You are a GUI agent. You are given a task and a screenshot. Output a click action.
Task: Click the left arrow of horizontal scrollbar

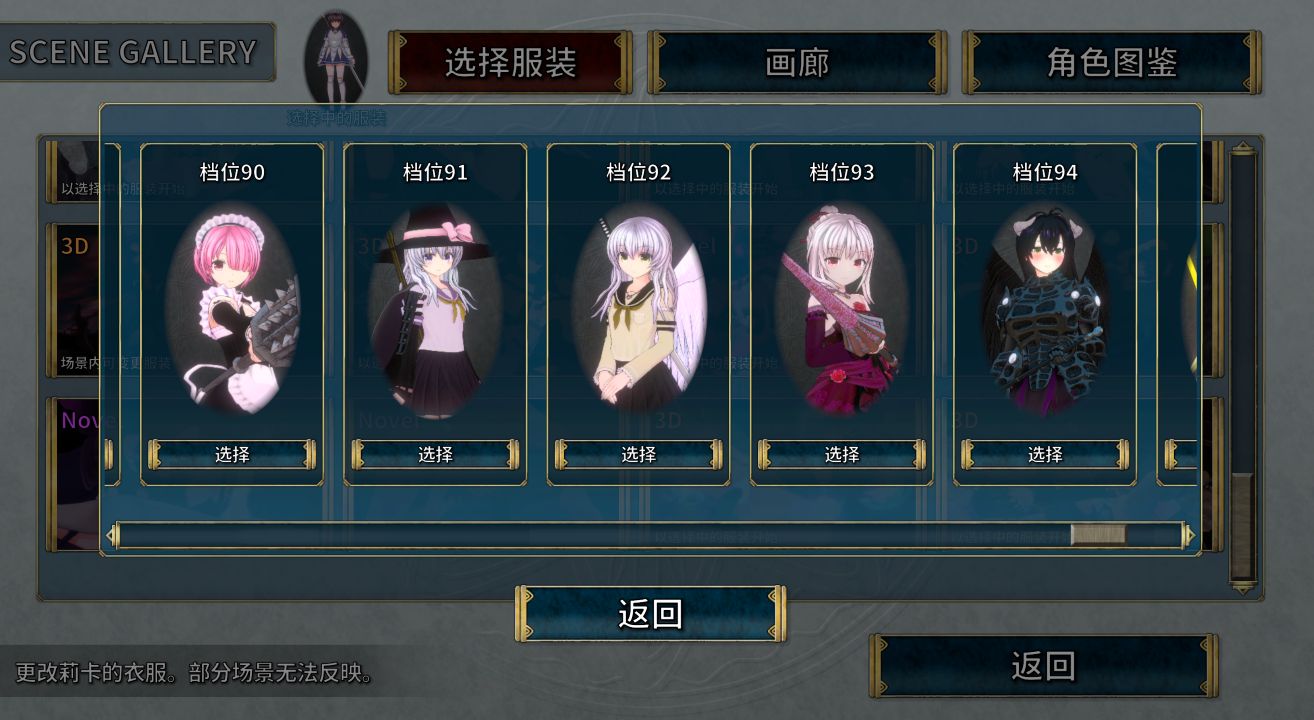[112, 536]
